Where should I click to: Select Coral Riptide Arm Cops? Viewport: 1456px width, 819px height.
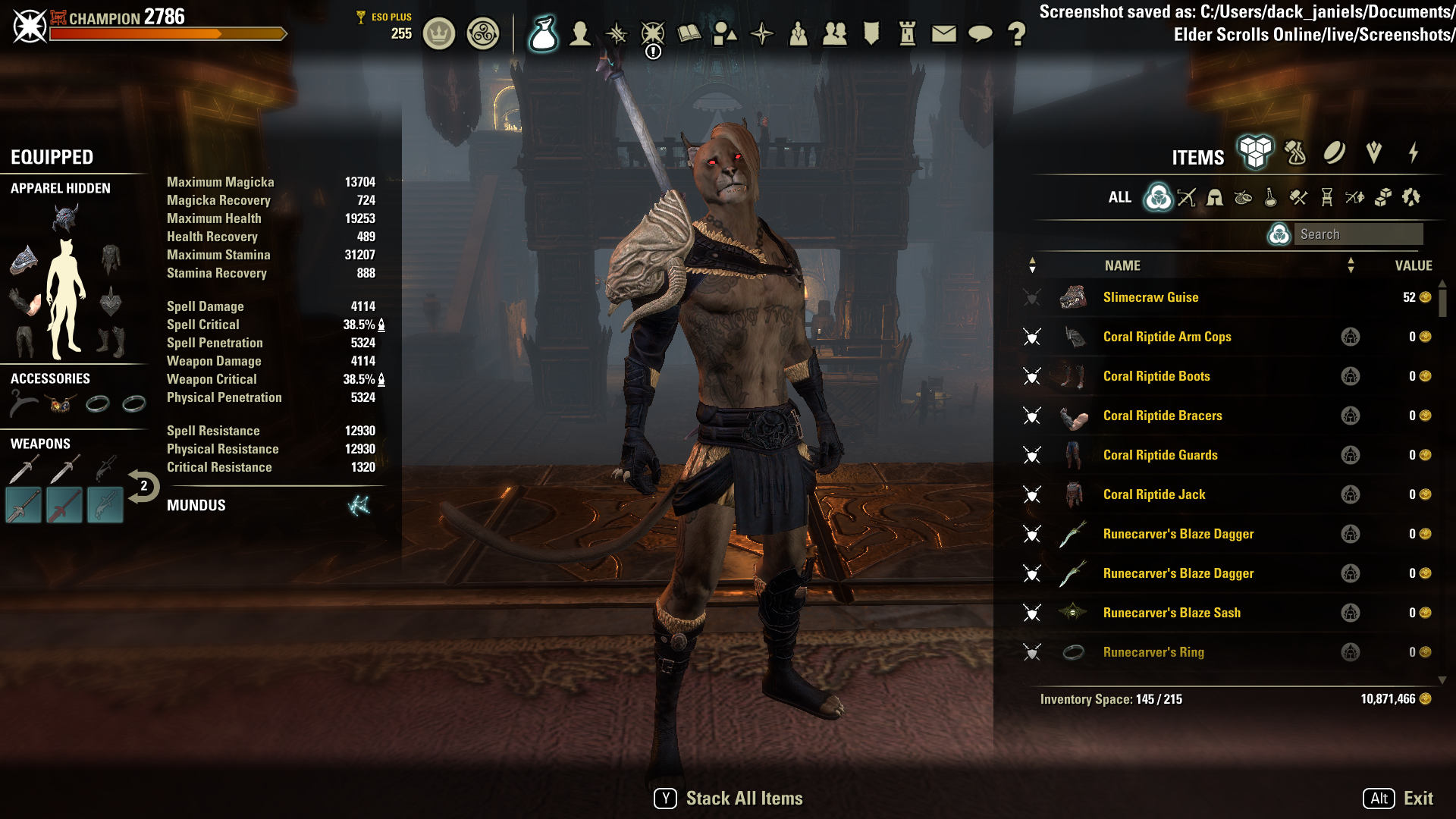pyautogui.click(x=1166, y=337)
